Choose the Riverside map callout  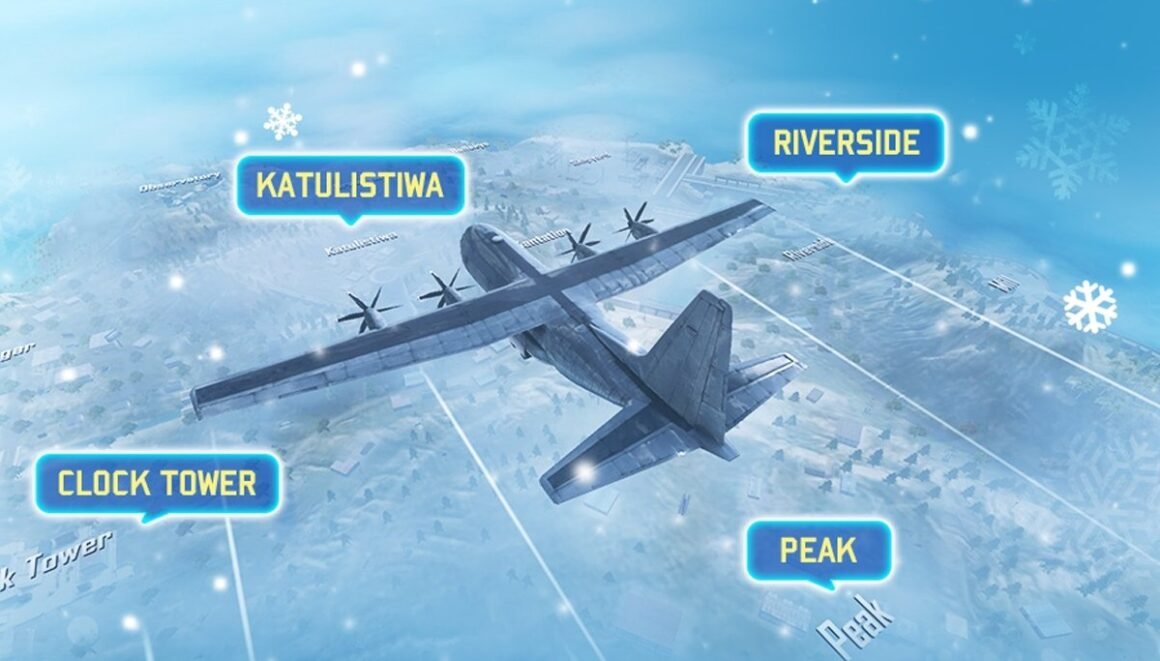coord(846,143)
